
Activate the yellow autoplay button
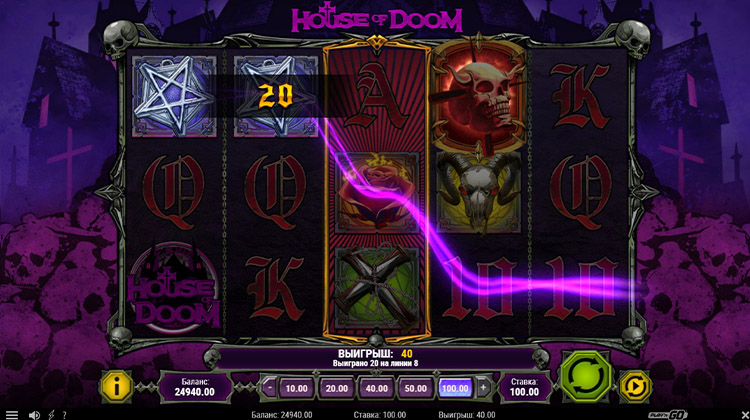click(634, 385)
